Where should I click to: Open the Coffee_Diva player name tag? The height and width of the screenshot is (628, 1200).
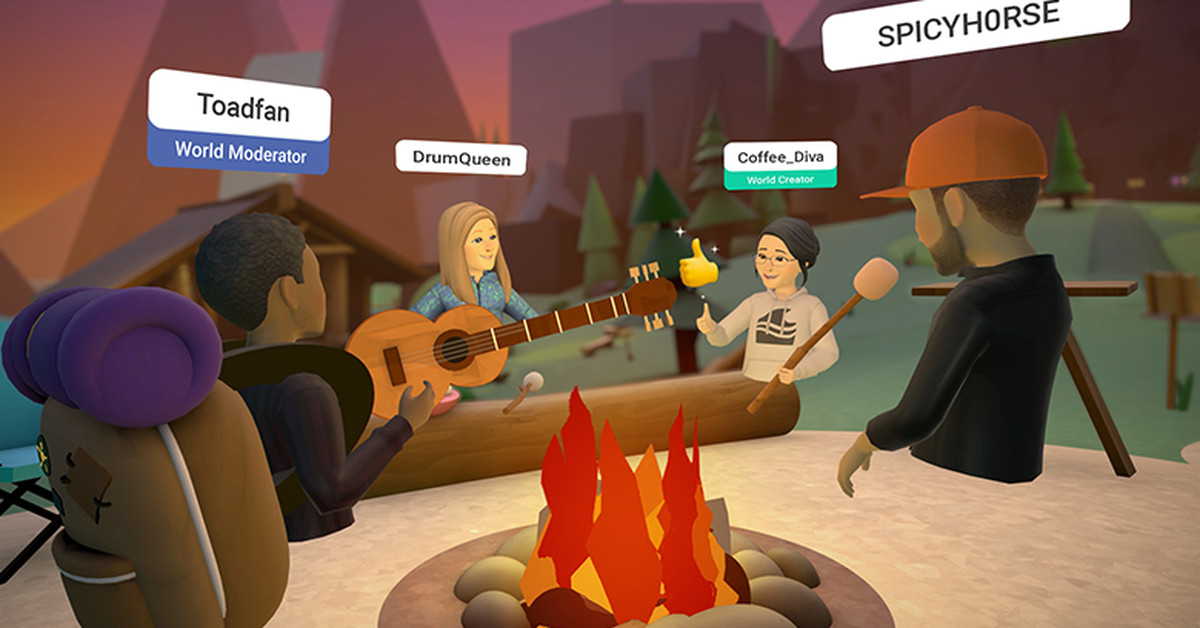[780, 157]
